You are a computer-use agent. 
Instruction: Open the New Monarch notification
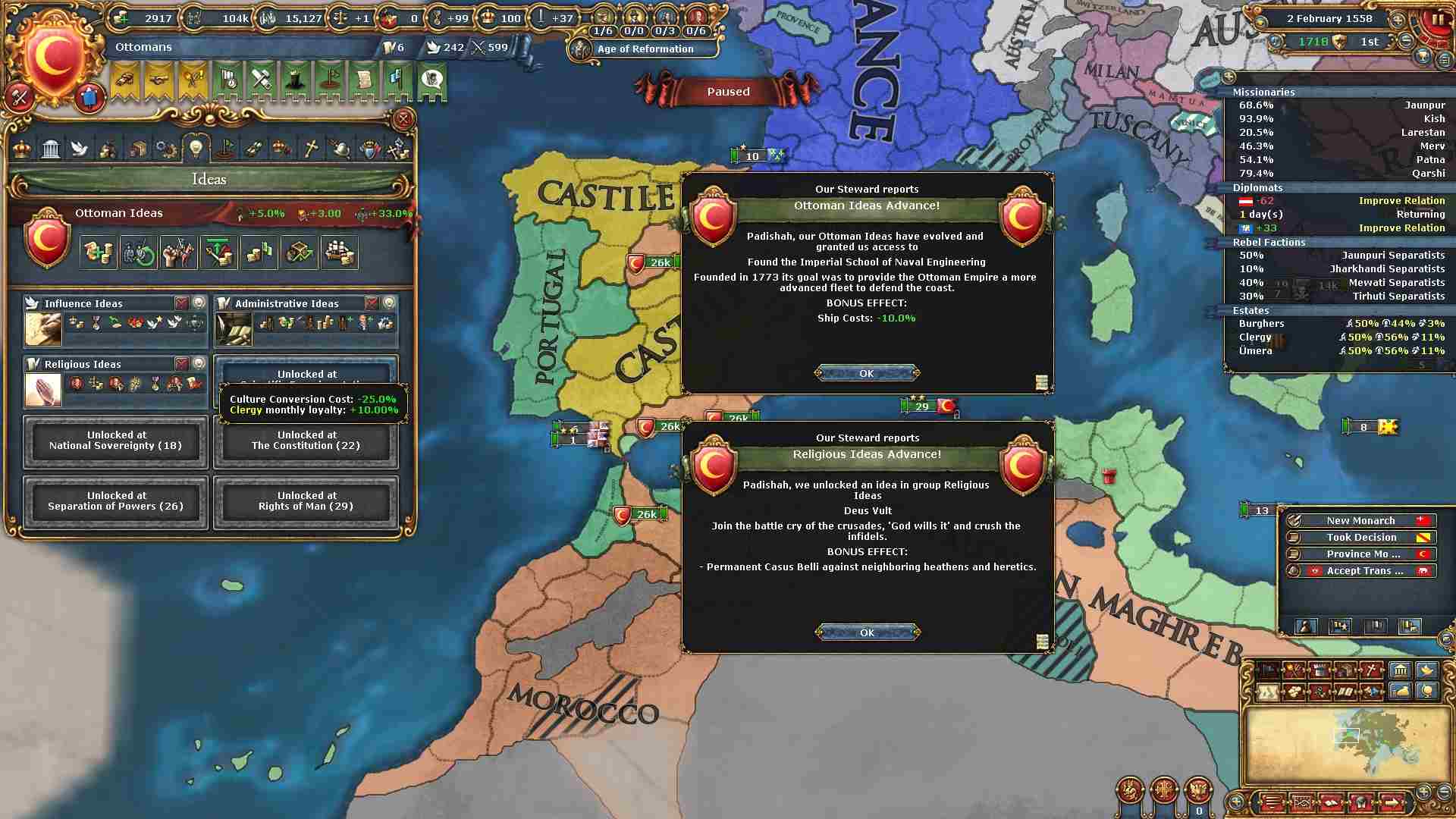click(1360, 520)
